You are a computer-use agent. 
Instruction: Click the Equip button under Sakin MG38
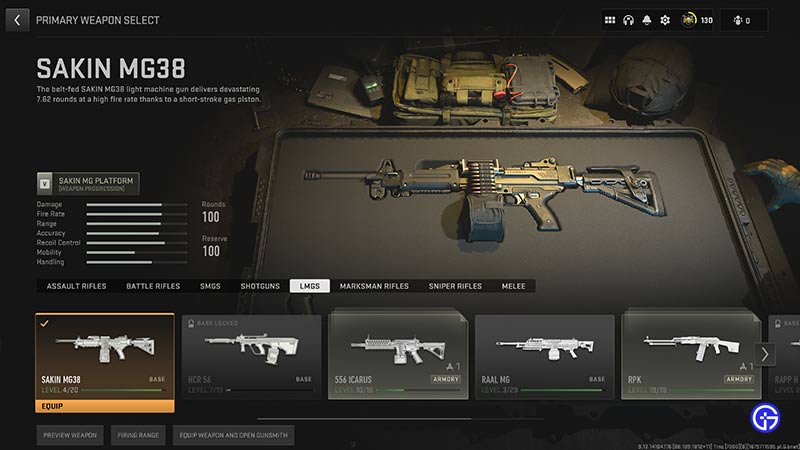105,406
